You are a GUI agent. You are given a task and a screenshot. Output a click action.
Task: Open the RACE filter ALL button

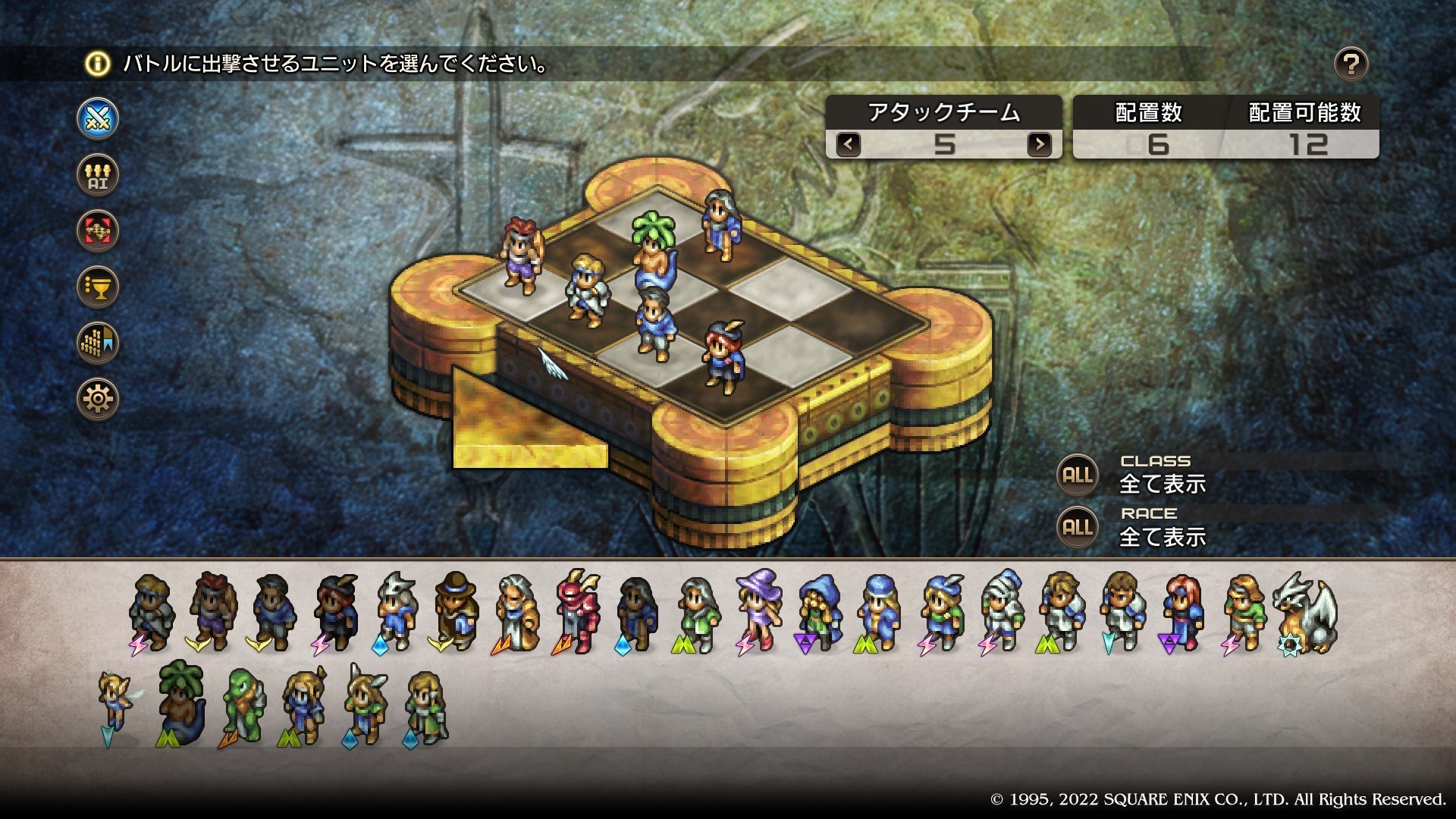coord(1077,528)
